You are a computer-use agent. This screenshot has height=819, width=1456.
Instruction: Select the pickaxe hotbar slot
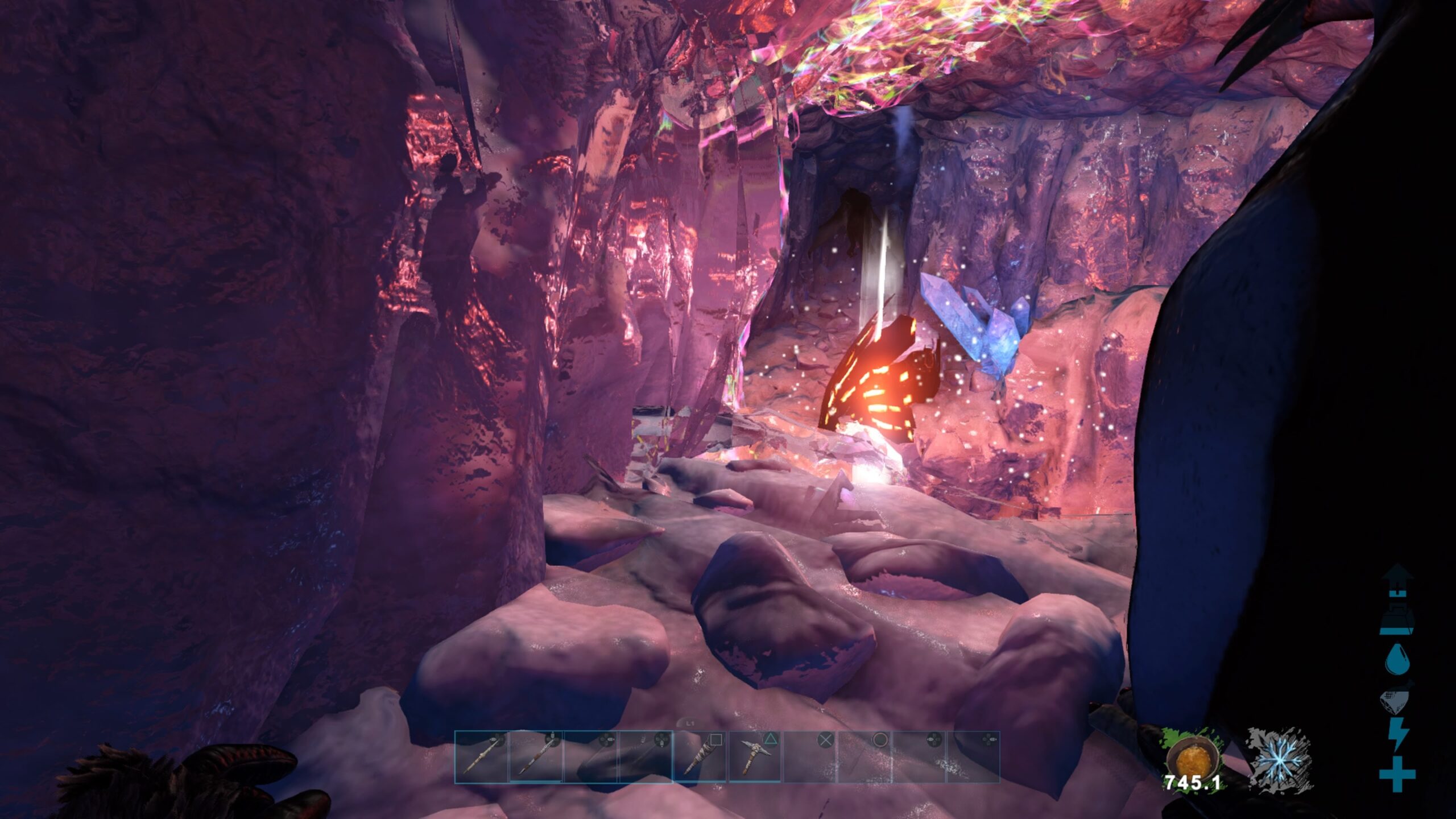[x=755, y=756]
